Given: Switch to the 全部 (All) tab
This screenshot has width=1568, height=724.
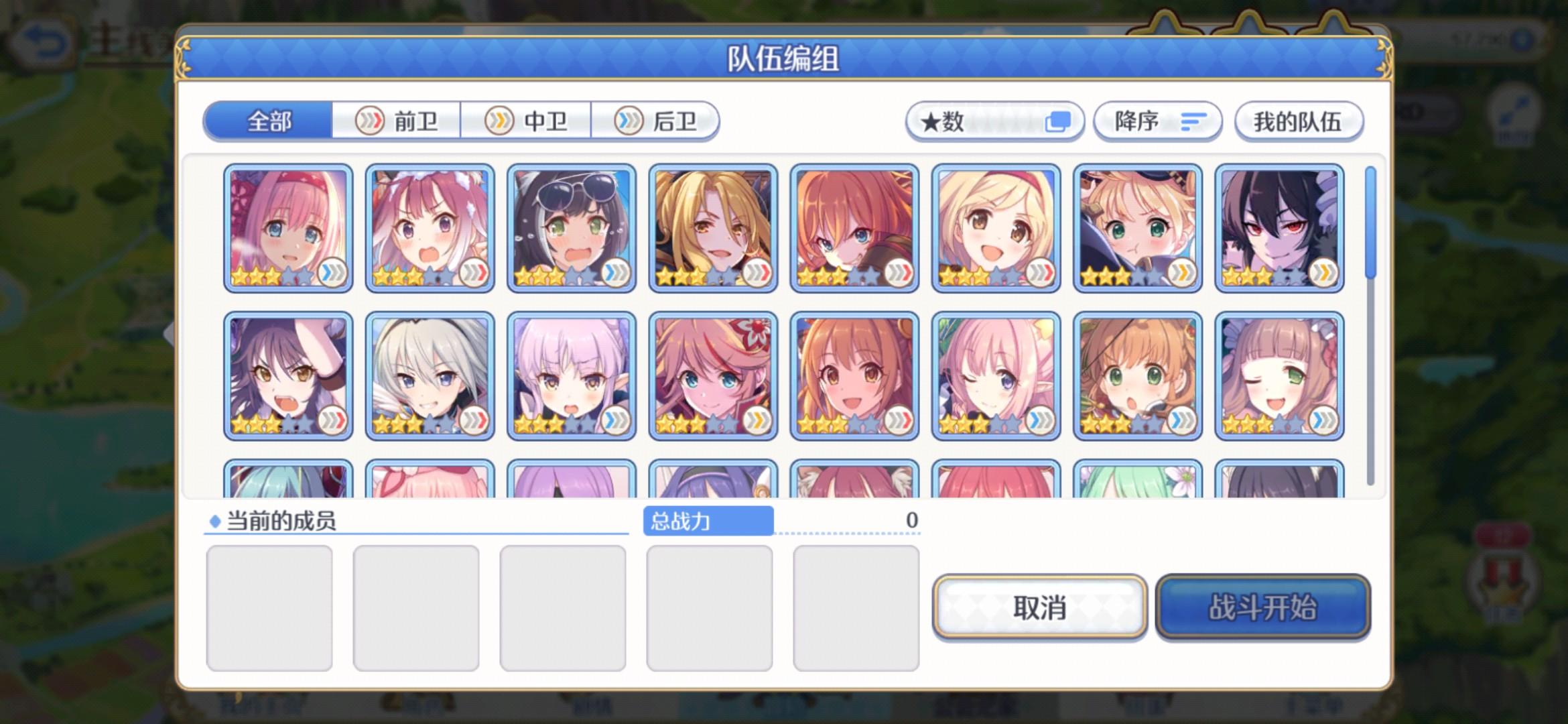Looking at the screenshot, I should pyautogui.click(x=268, y=121).
